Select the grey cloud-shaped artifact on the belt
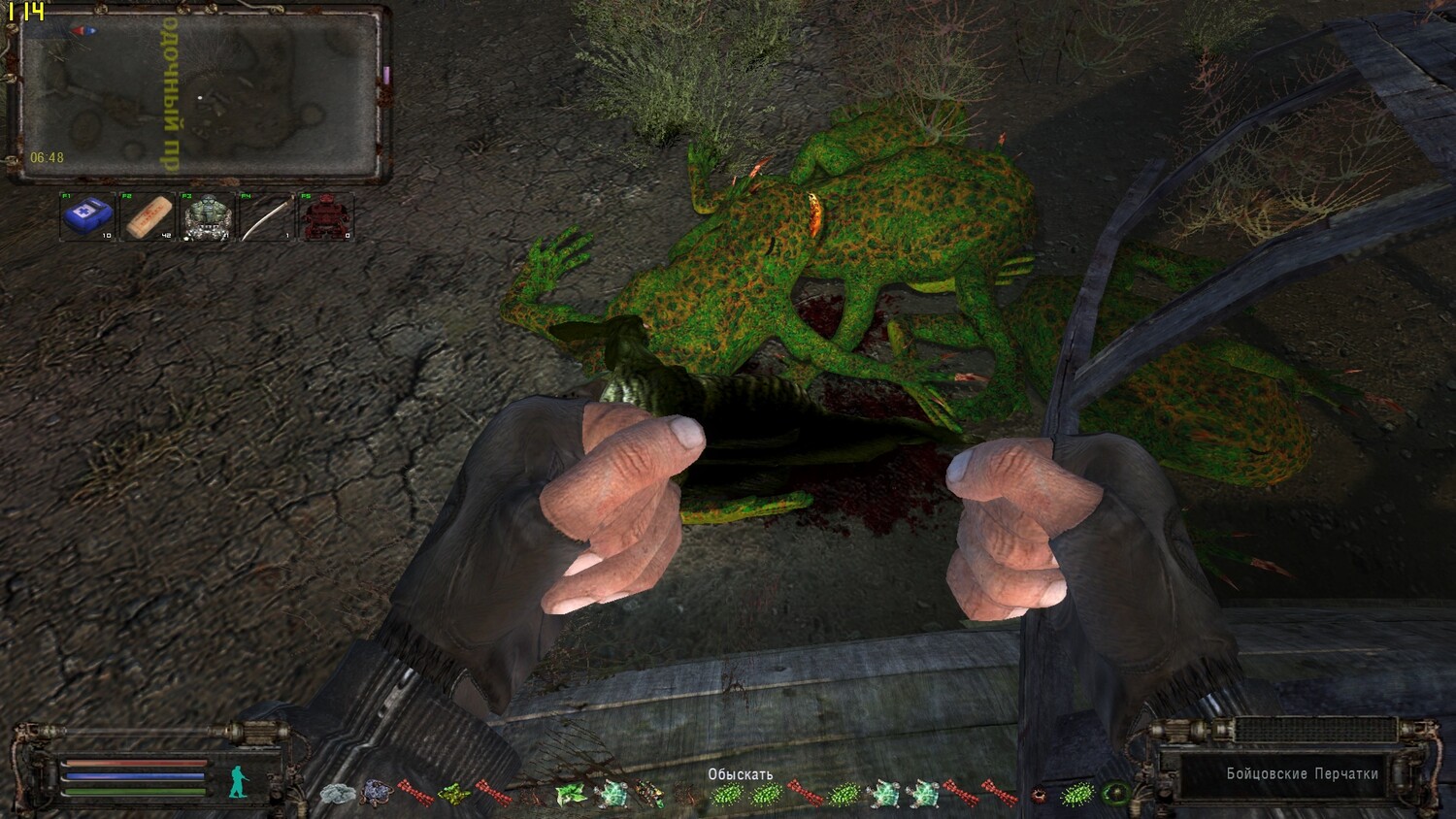The image size is (1456, 819). point(336,794)
